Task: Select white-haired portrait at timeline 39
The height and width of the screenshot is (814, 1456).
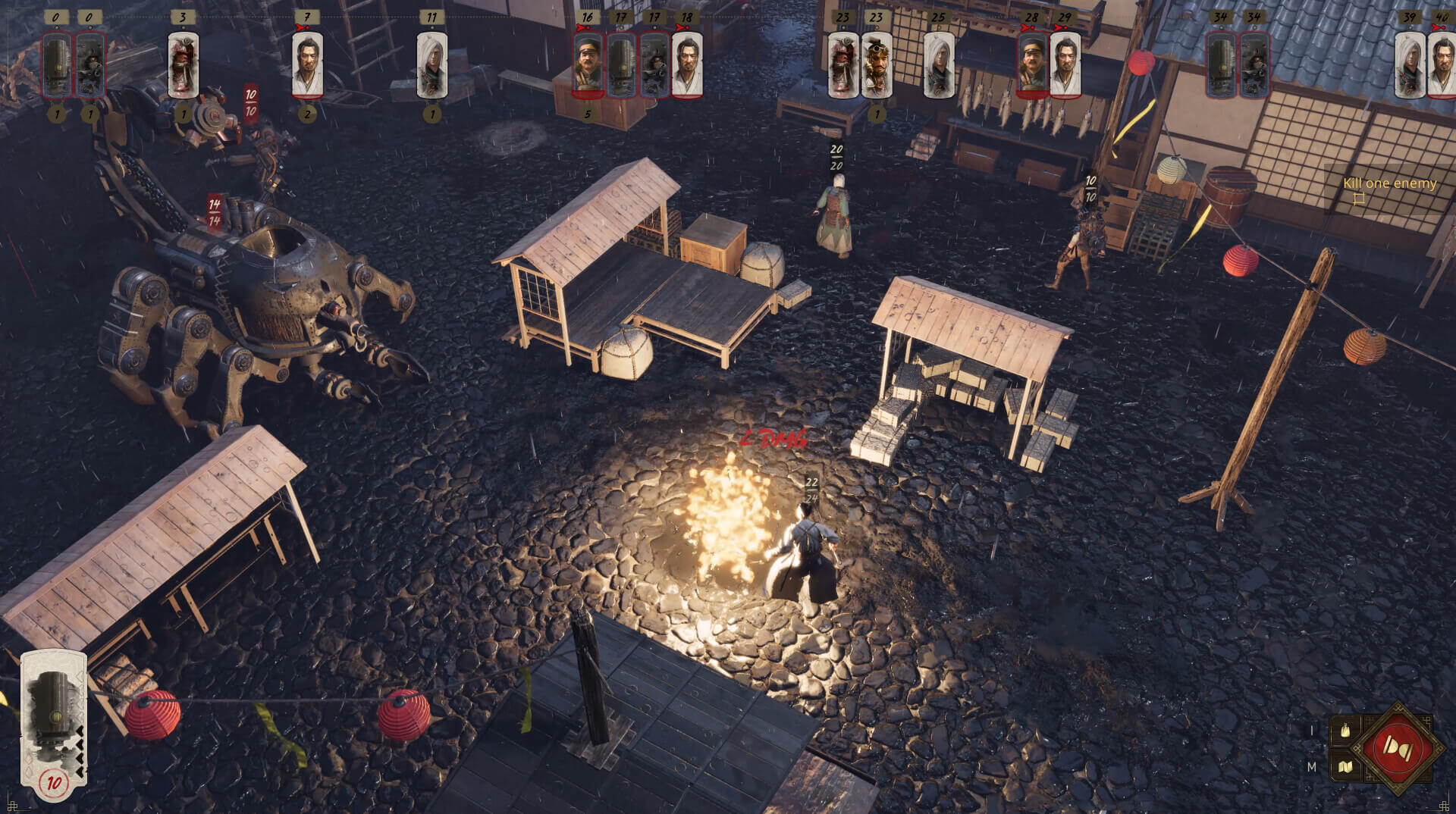Action: [1409, 65]
